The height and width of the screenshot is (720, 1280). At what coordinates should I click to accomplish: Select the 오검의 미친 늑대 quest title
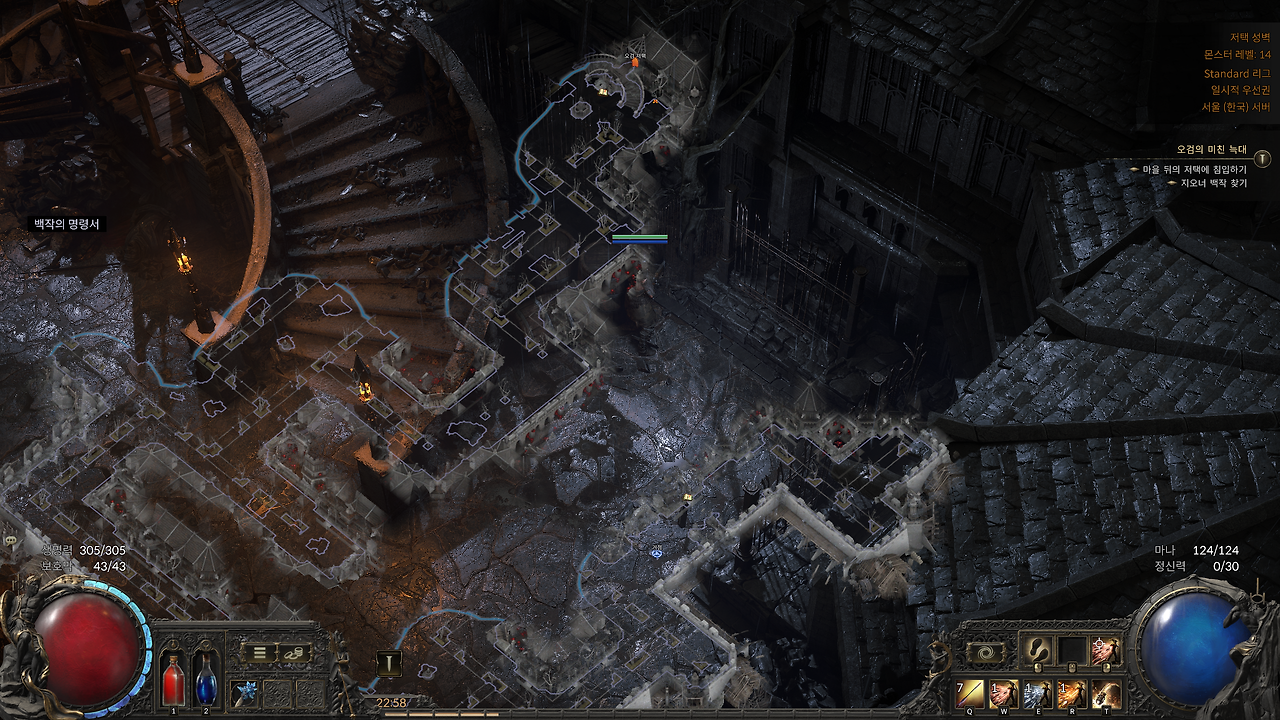[x=1212, y=150]
